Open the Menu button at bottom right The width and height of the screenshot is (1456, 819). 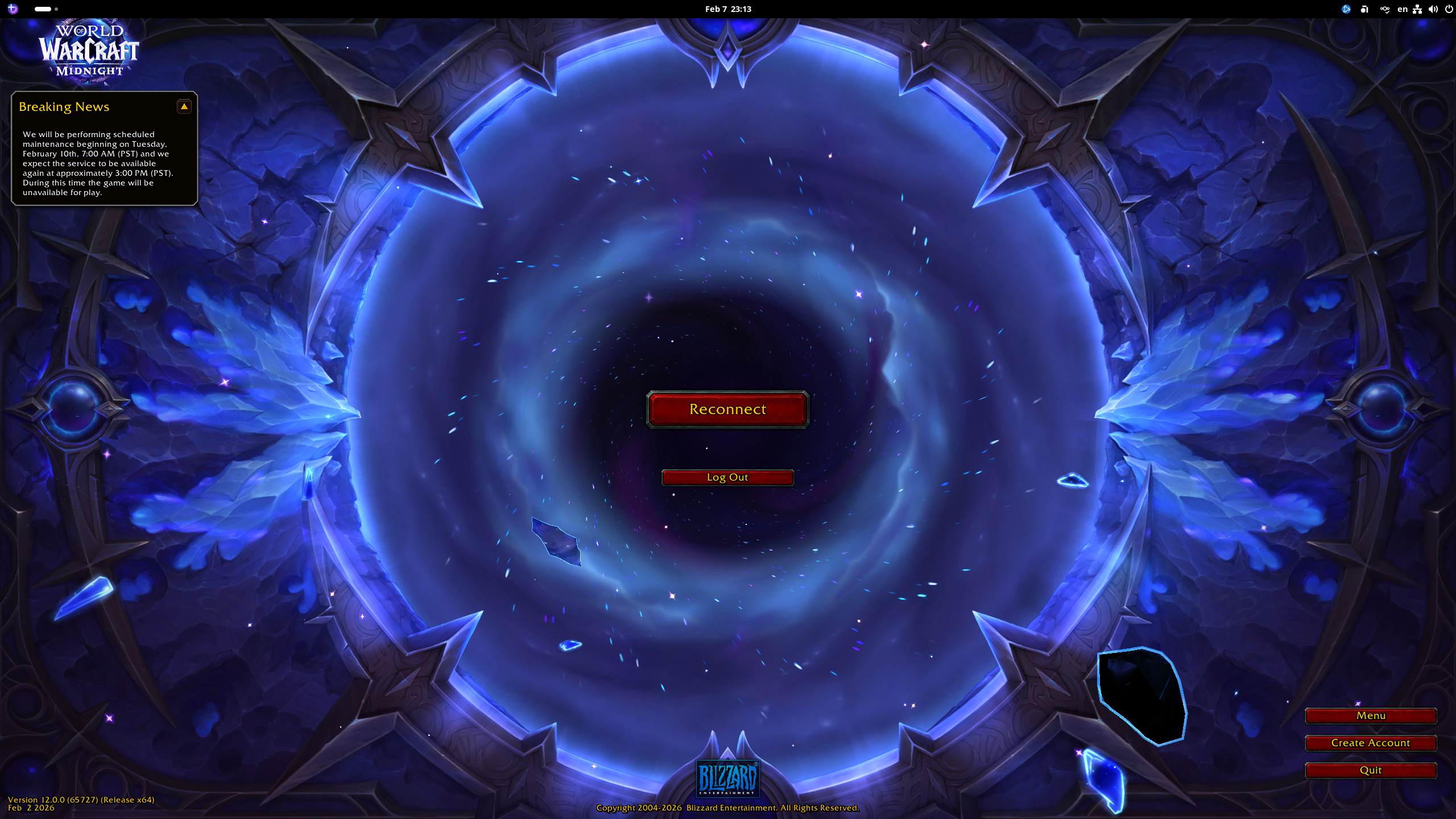pos(1371,715)
